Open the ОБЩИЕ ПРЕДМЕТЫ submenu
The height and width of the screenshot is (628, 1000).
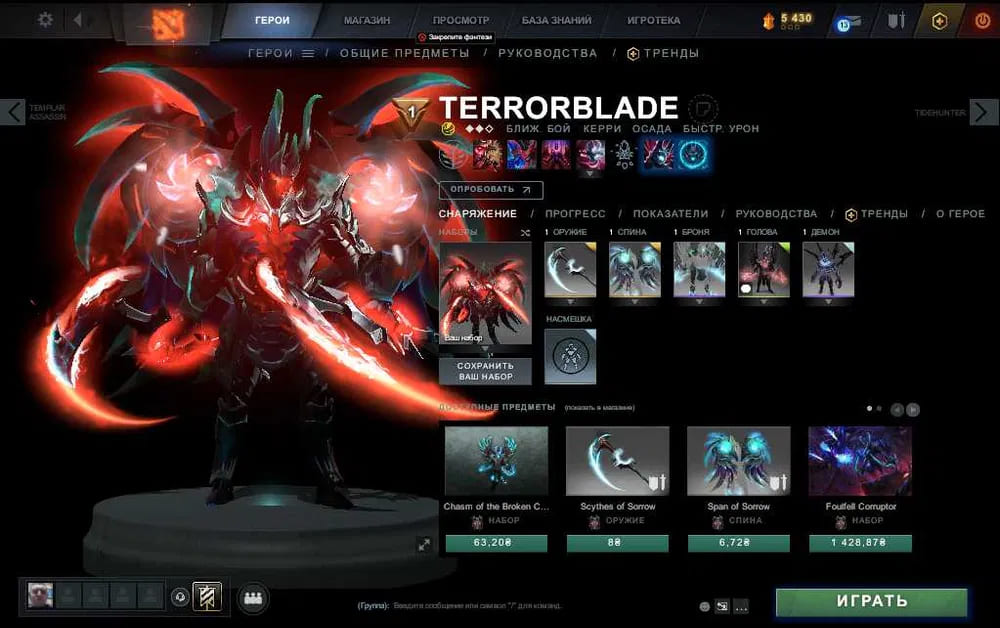tap(404, 53)
